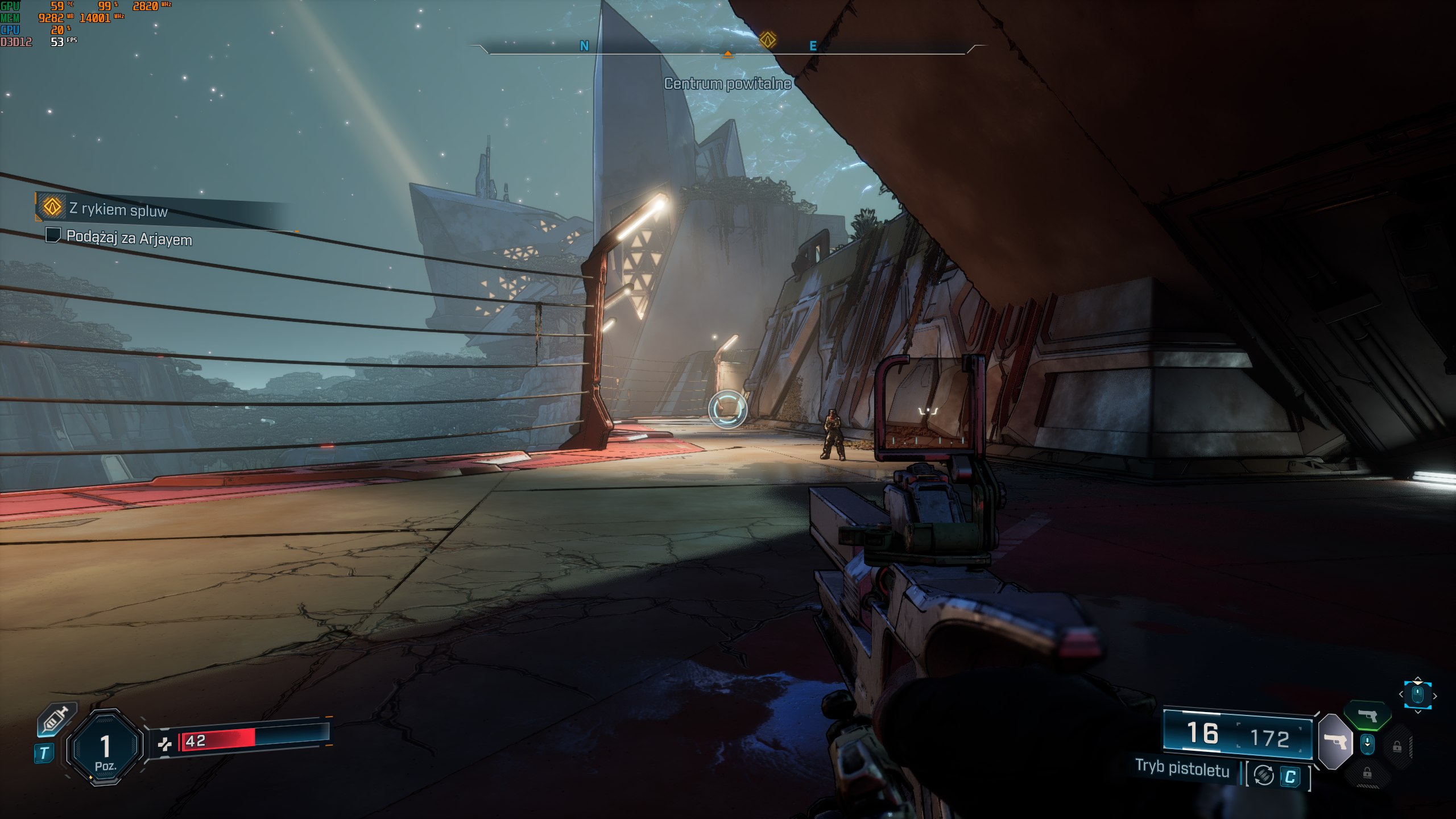Switch to the green-bordered pistol slot

pyautogui.click(x=1367, y=715)
